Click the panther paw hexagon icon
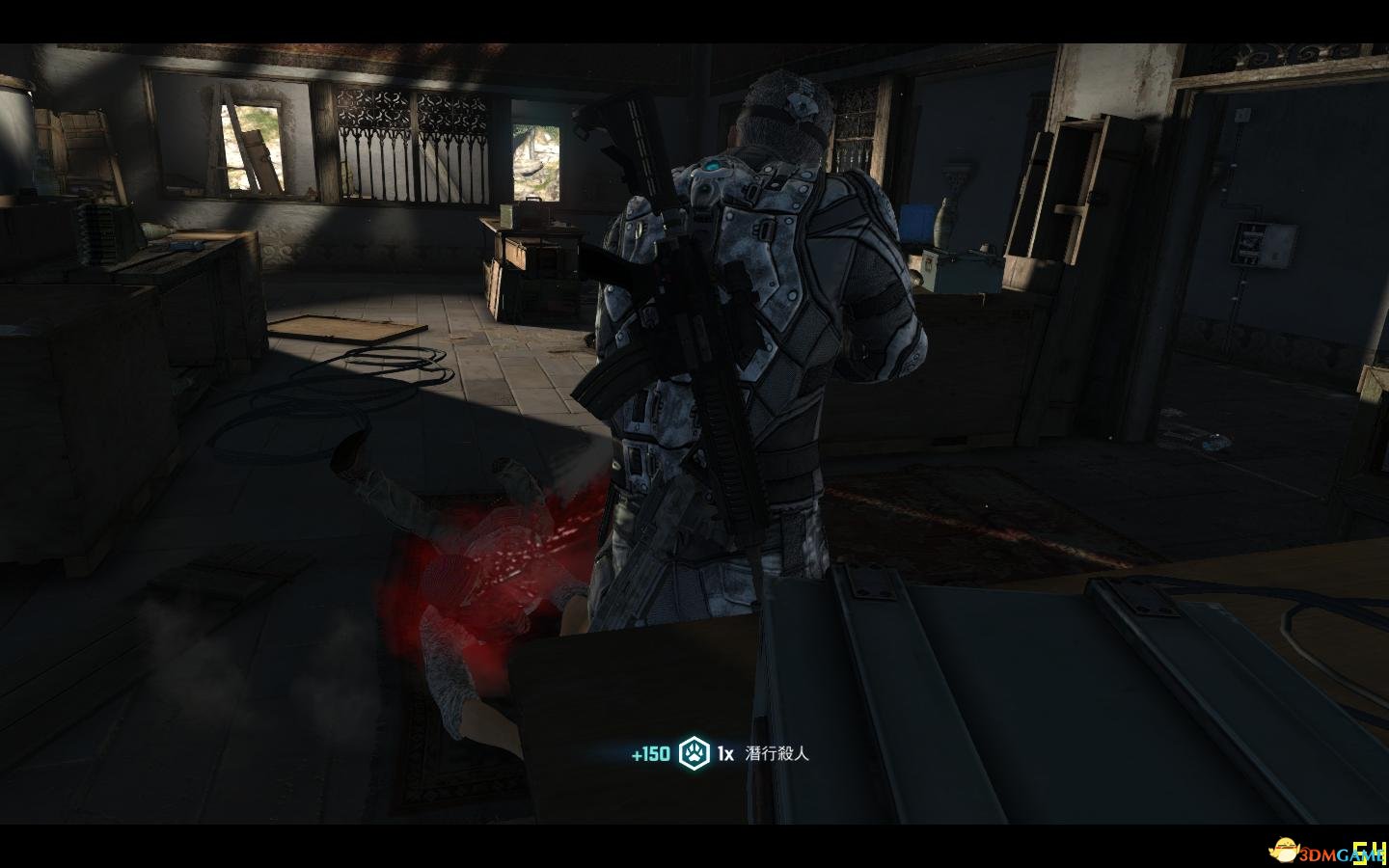Image resolution: width=1389 pixels, height=868 pixels. coord(693,753)
